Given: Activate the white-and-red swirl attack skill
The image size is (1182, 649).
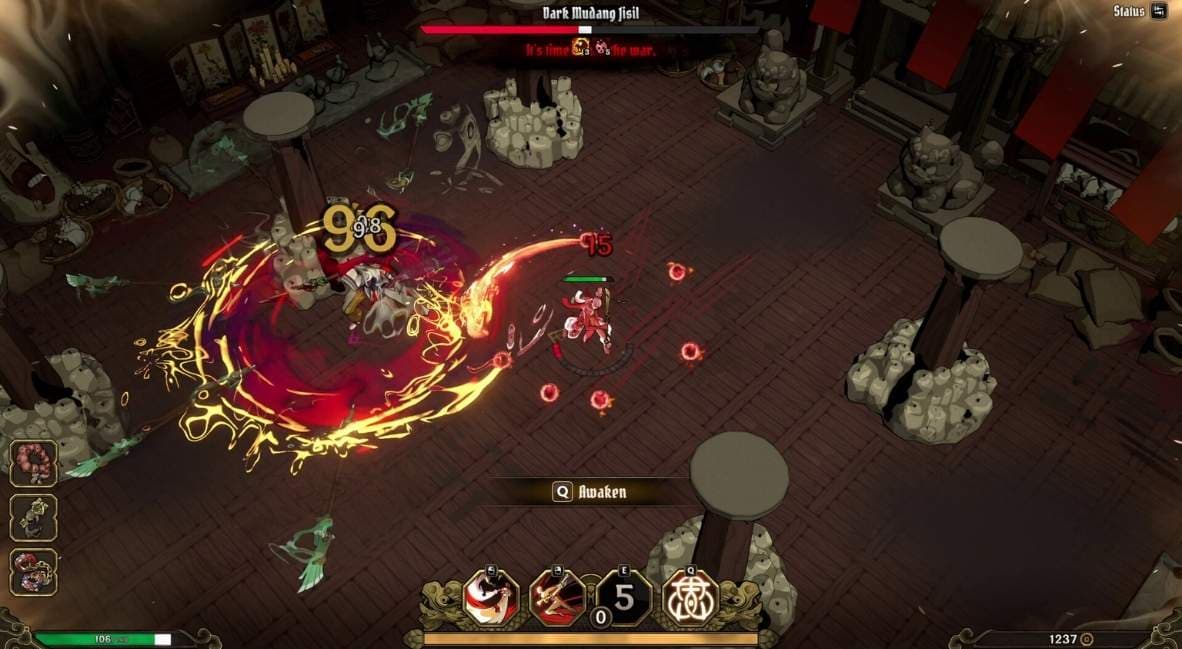Looking at the screenshot, I should point(491,598).
